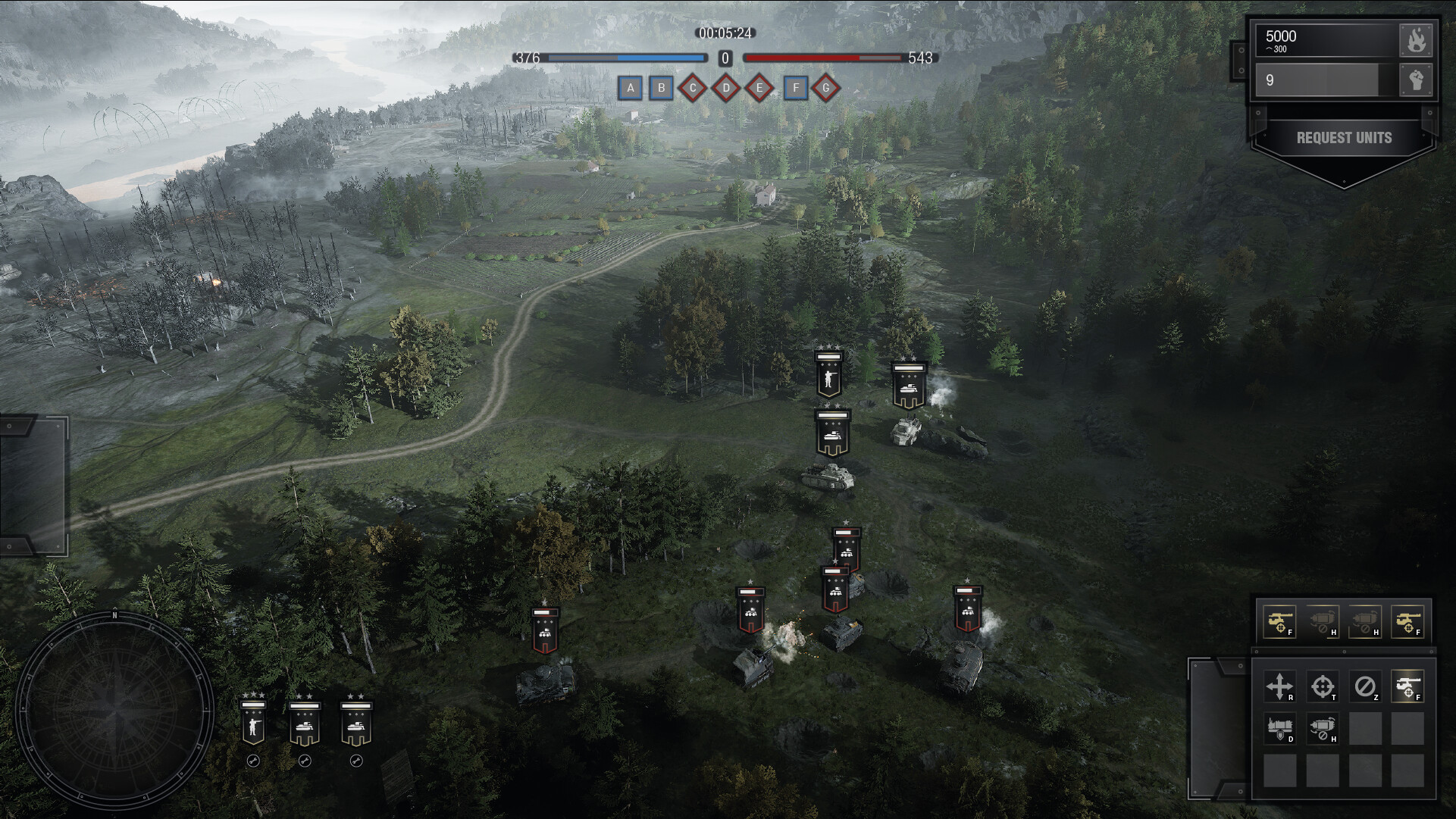Issue the stop order icon
The image size is (1456, 819).
1365,686
